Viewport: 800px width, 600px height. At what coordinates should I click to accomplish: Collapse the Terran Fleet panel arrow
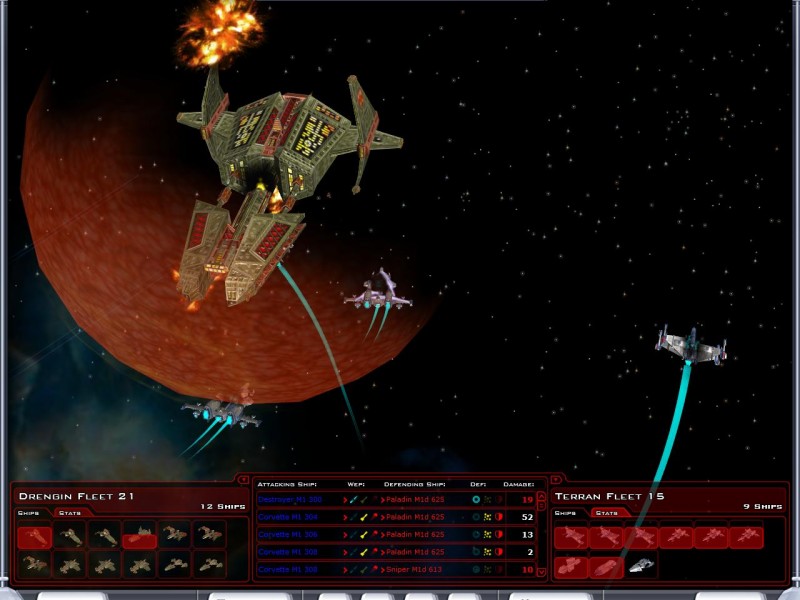click(556, 479)
